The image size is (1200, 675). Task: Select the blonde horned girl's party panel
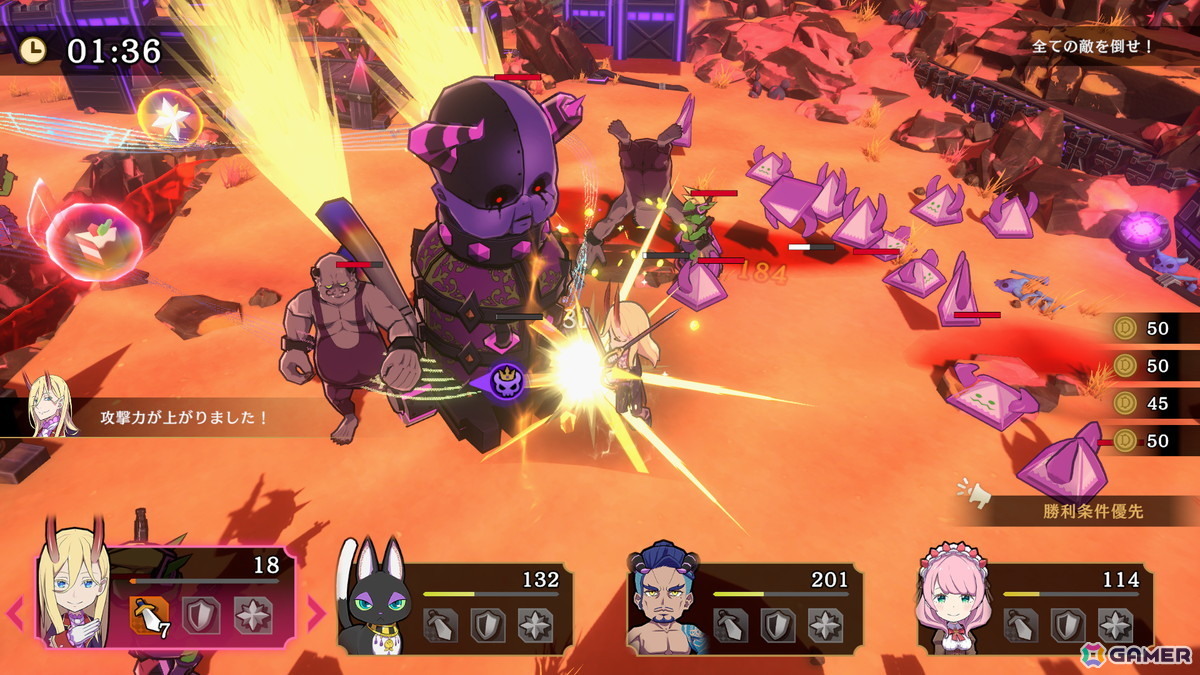click(x=170, y=597)
